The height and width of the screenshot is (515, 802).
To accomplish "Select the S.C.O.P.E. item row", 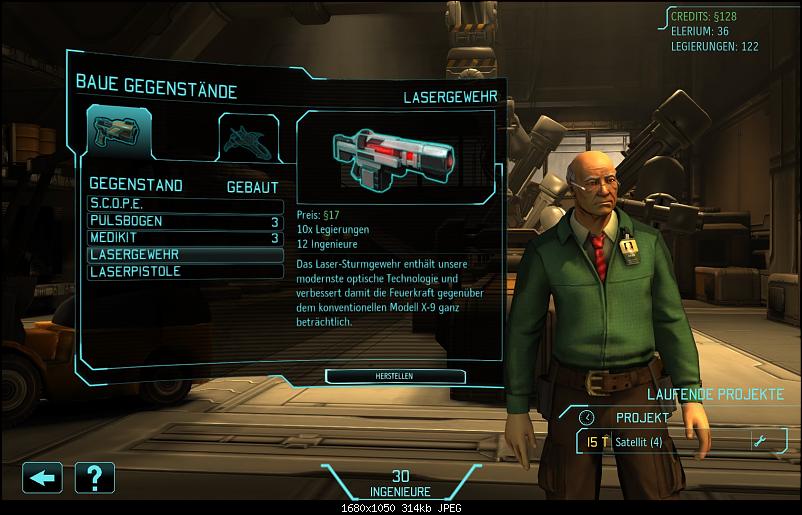I will click(x=184, y=203).
